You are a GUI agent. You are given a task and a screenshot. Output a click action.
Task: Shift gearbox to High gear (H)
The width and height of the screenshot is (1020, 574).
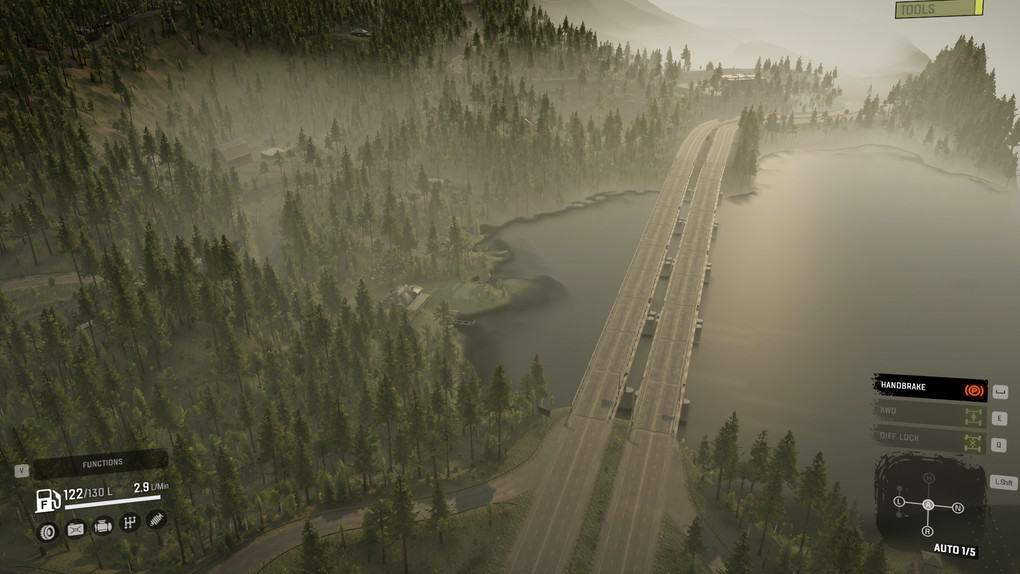pyautogui.click(x=928, y=478)
